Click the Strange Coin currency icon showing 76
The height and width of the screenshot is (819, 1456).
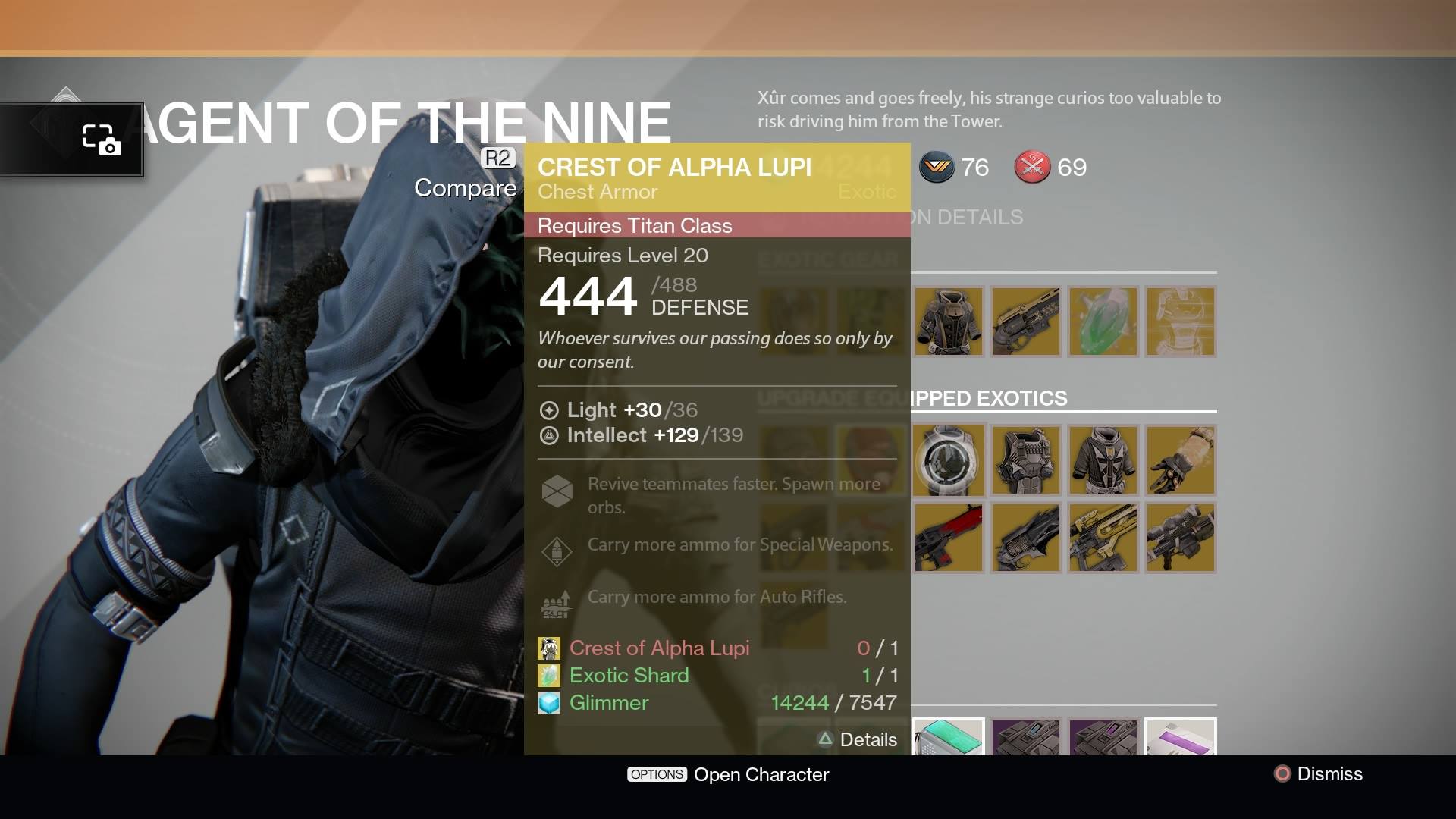click(x=937, y=168)
